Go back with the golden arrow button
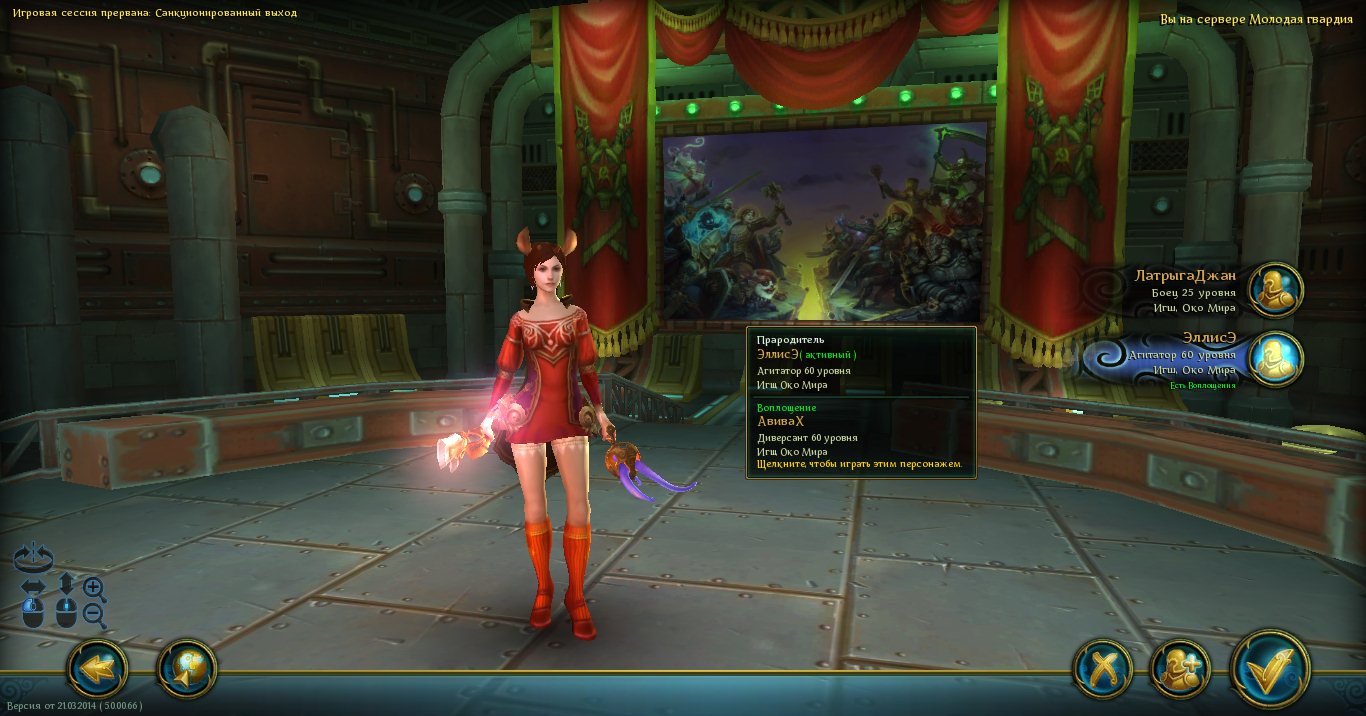This screenshot has height=716, width=1366. (x=97, y=668)
